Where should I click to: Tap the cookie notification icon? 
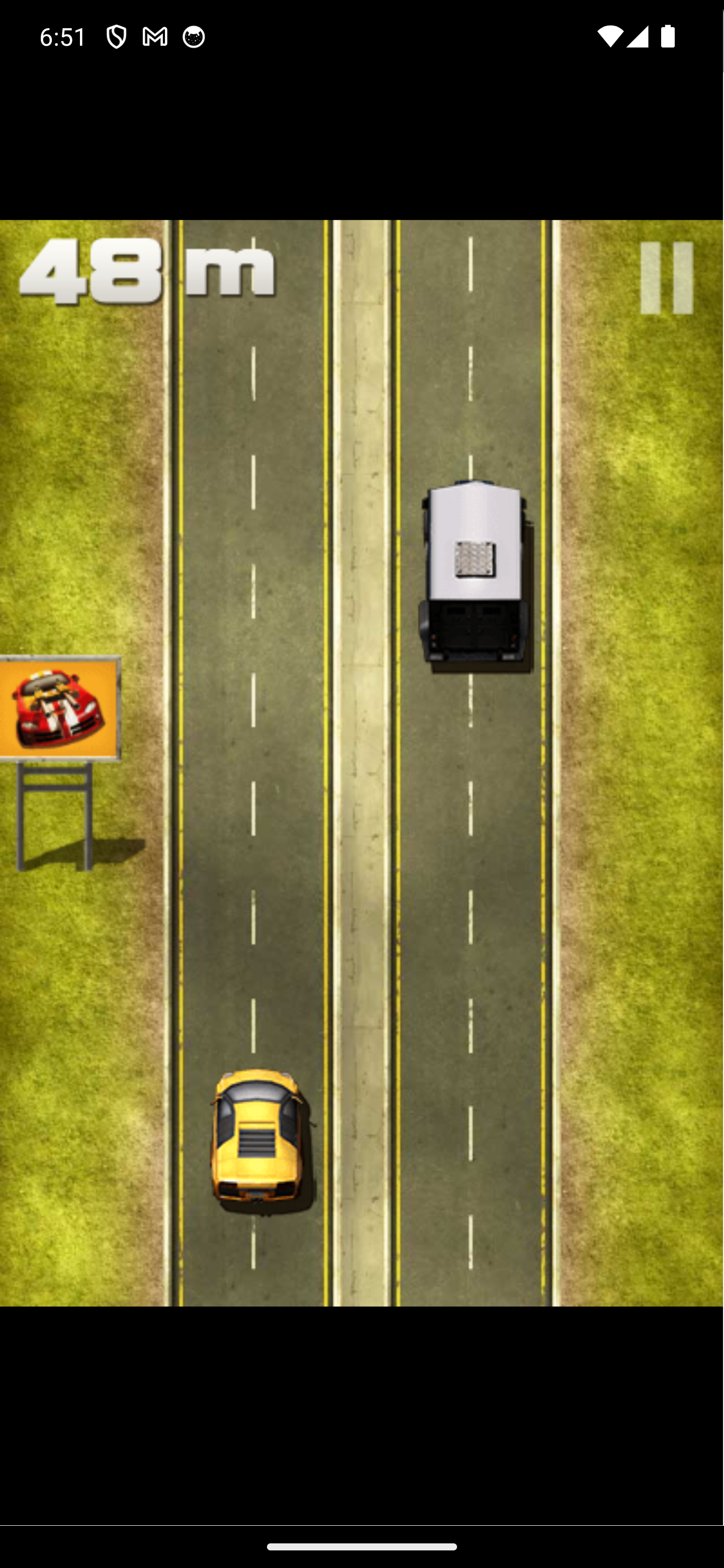pos(193,37)
